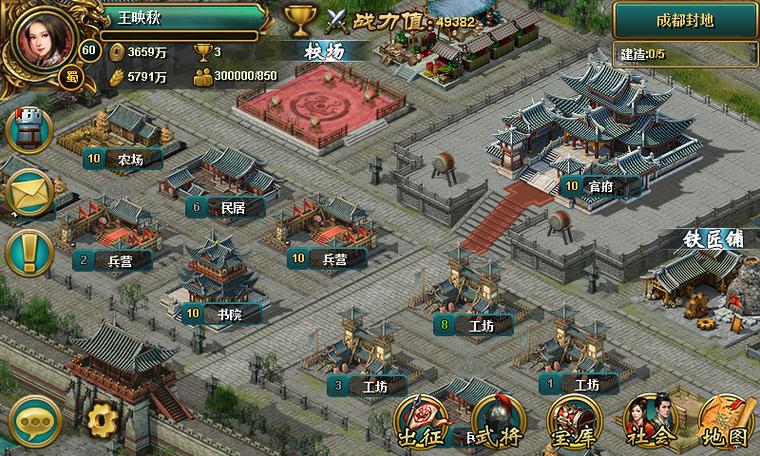Click the 蜀 faction badge
This screenshot has height=456, width=760.
pos(70,77)
